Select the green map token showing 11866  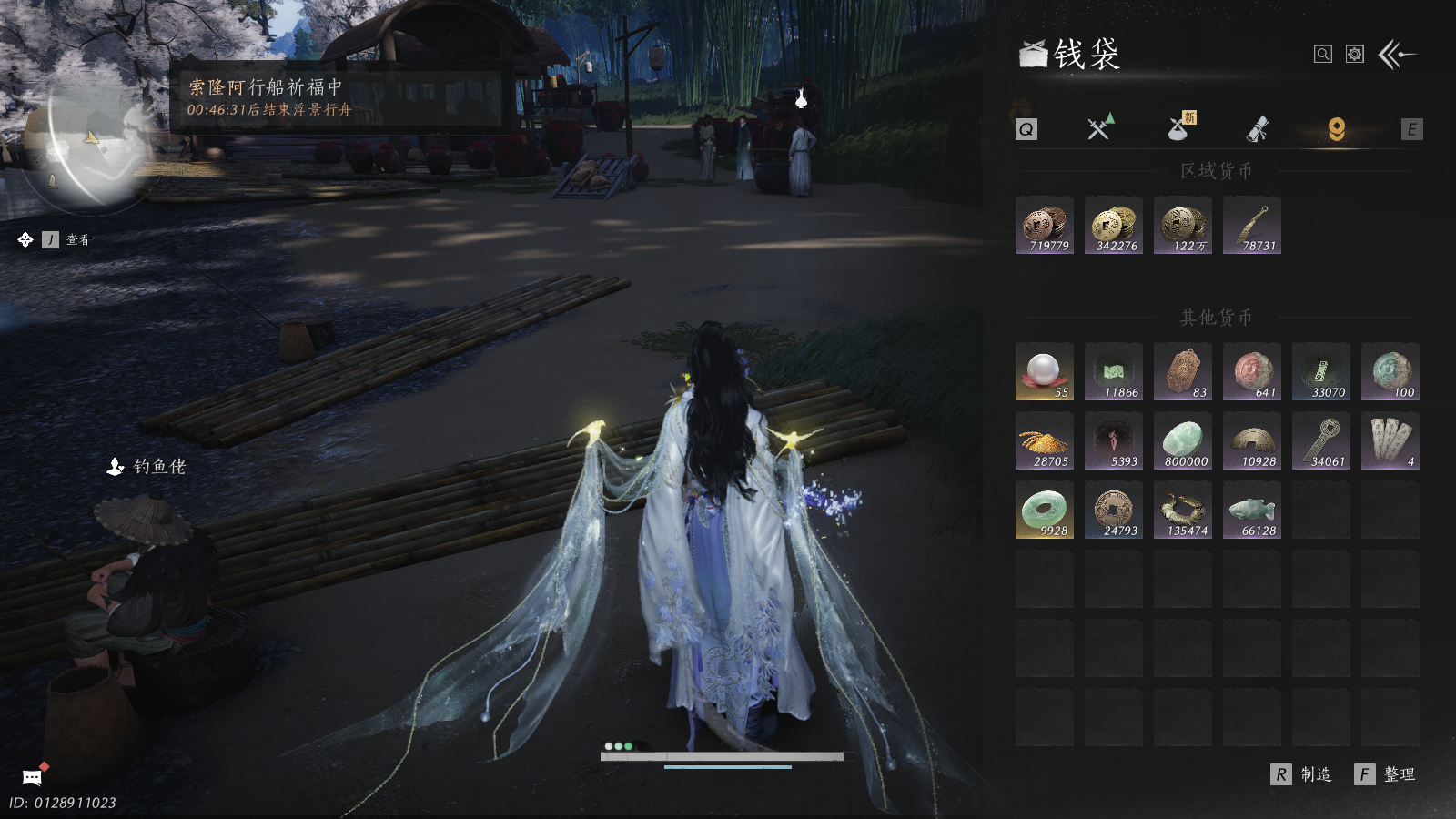pyautogui.click(x=1114, y=371)
